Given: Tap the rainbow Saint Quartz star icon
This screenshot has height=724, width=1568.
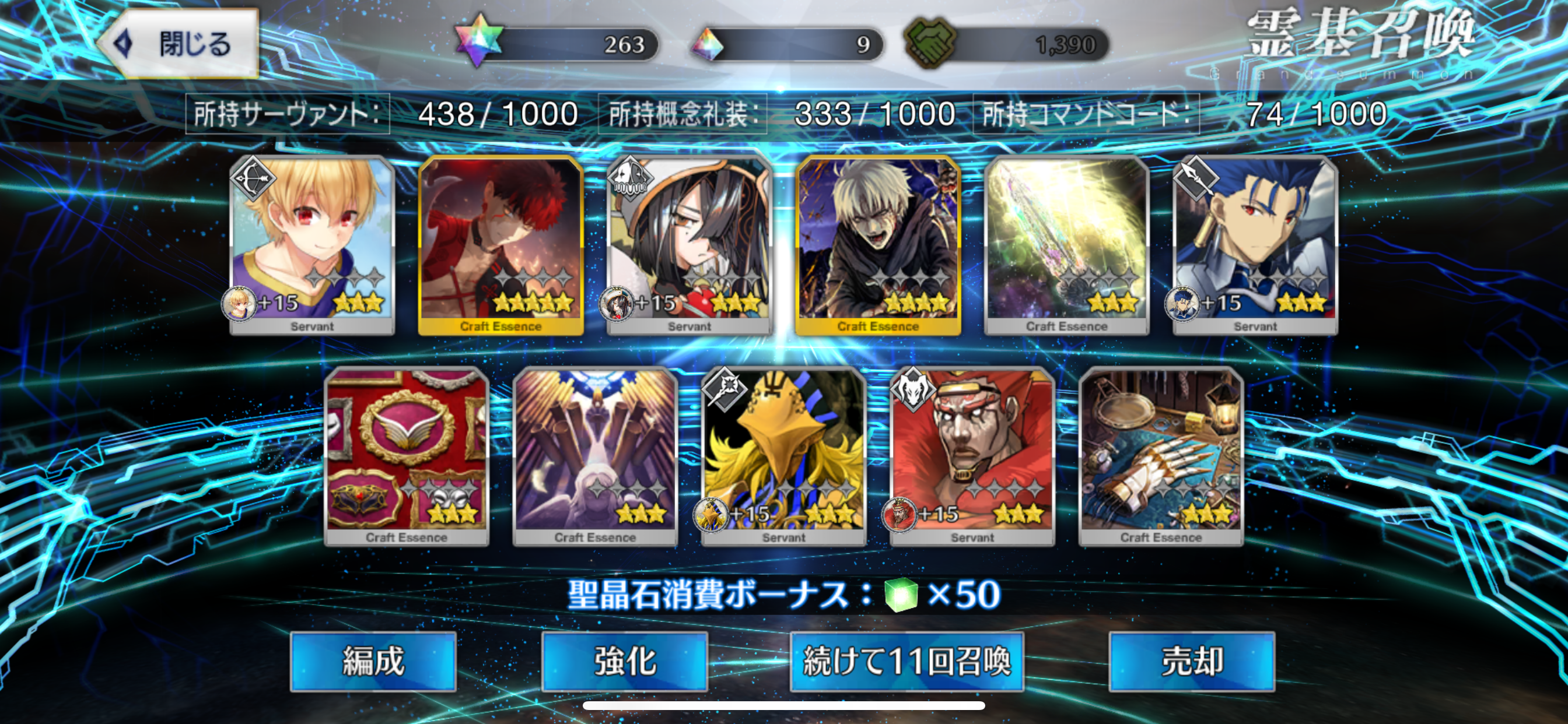Looking at the screenshot, I should (x=478, y=41).
